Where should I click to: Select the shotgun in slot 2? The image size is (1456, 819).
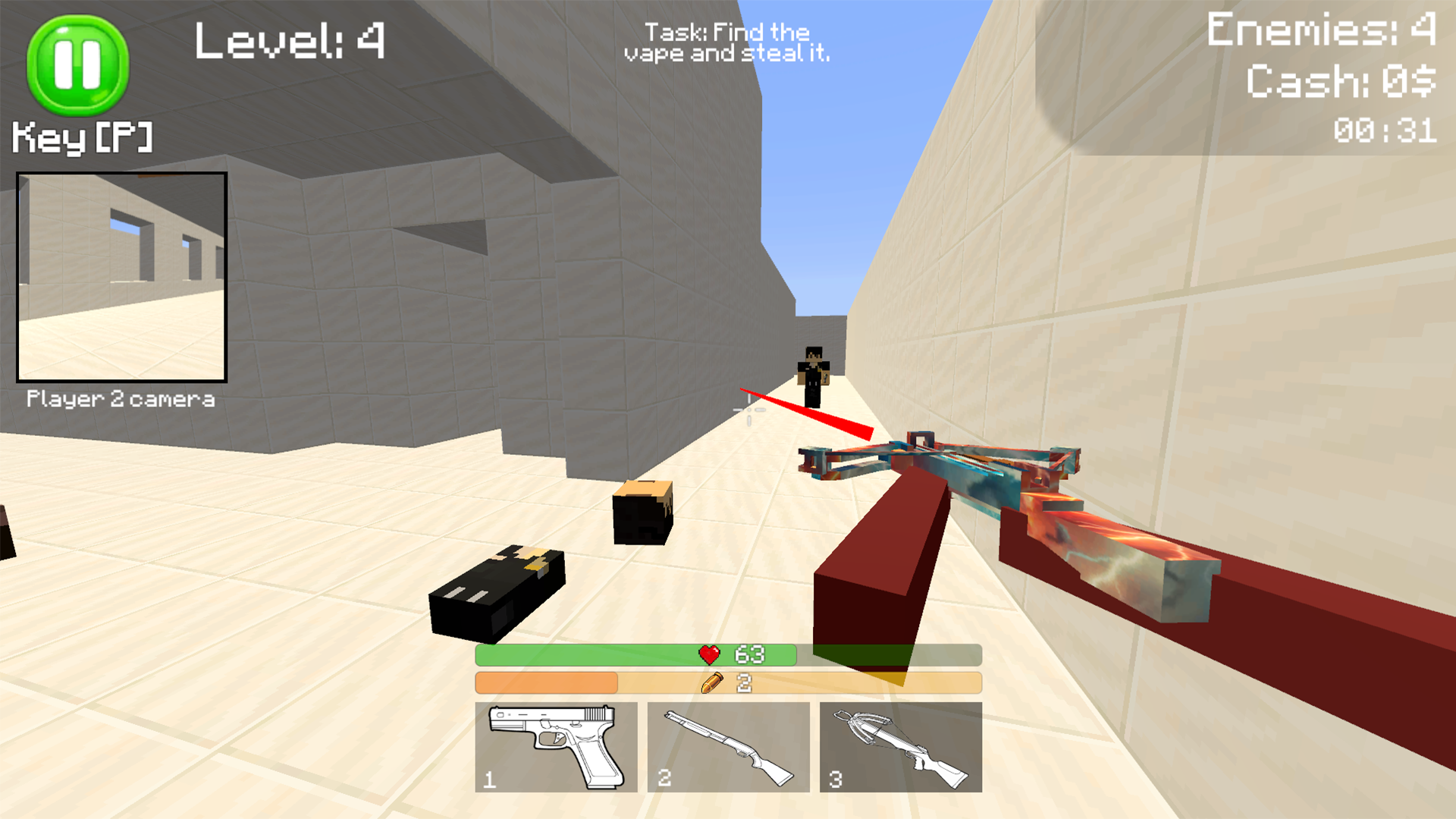[x=728, y=746]
